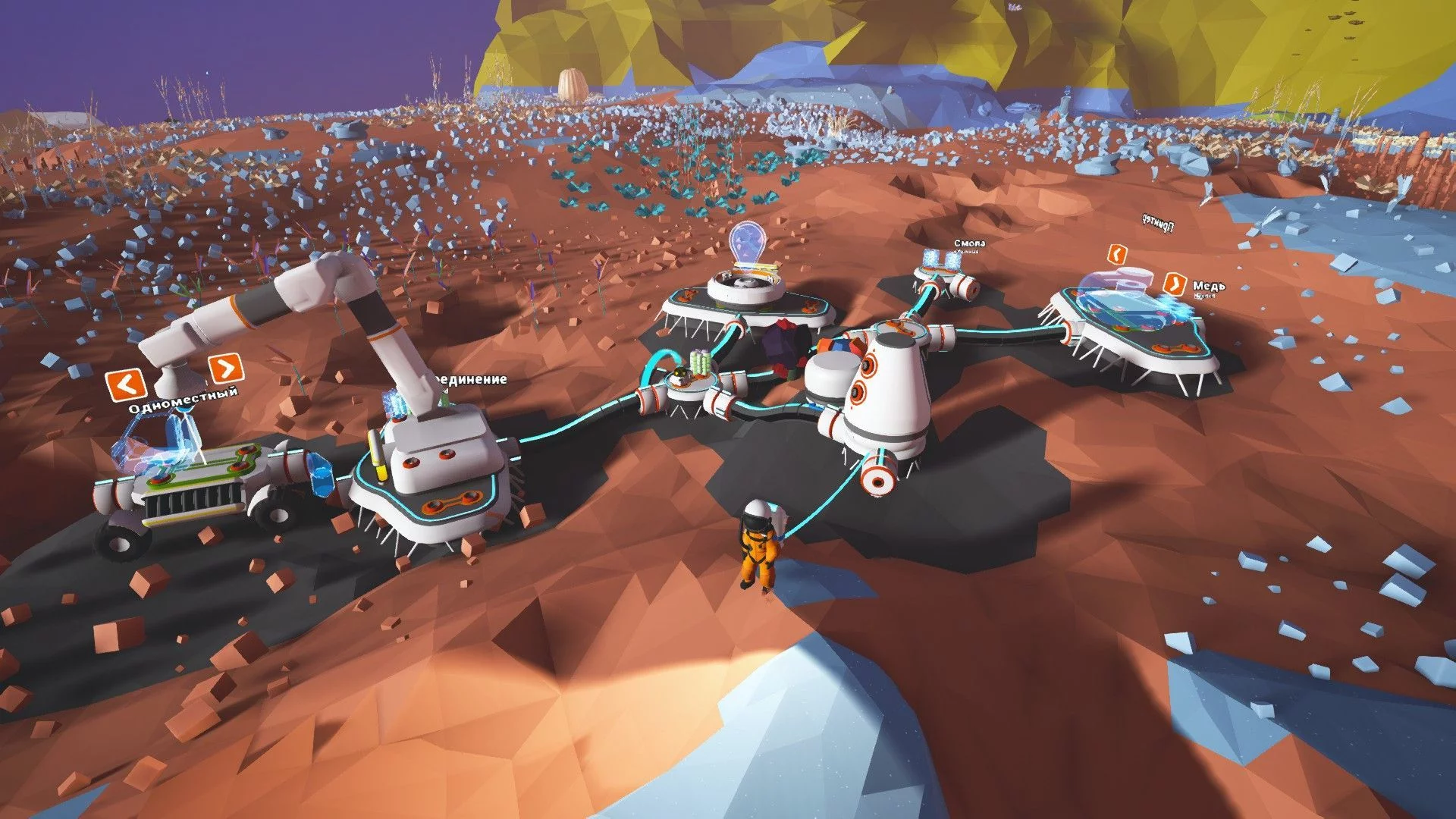
Task: Select the previous smelter option before Медь
Action: pyautogui.click(x=1116, y=253)
